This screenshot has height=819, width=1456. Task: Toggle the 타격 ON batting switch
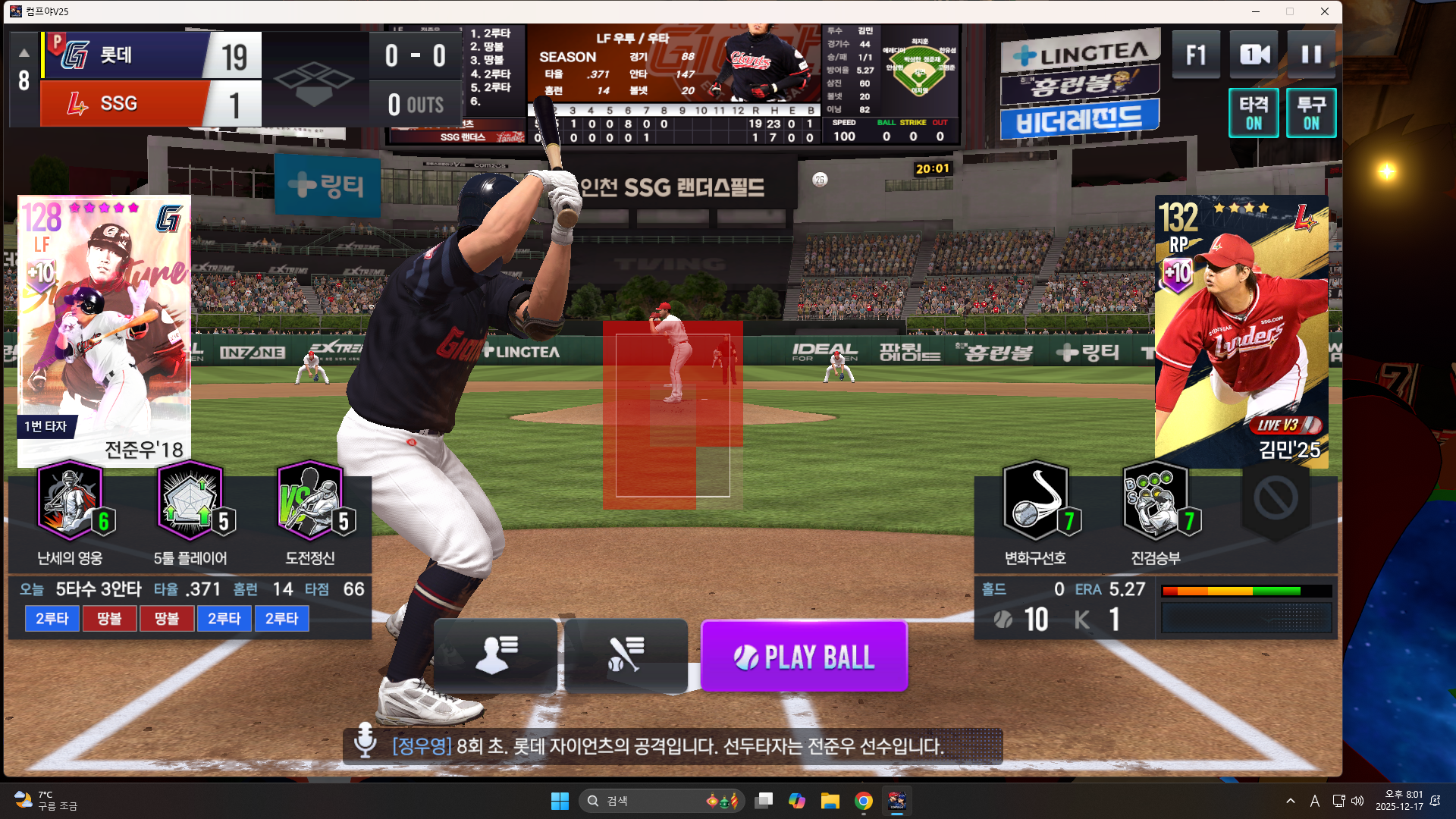coord(1254,113)
